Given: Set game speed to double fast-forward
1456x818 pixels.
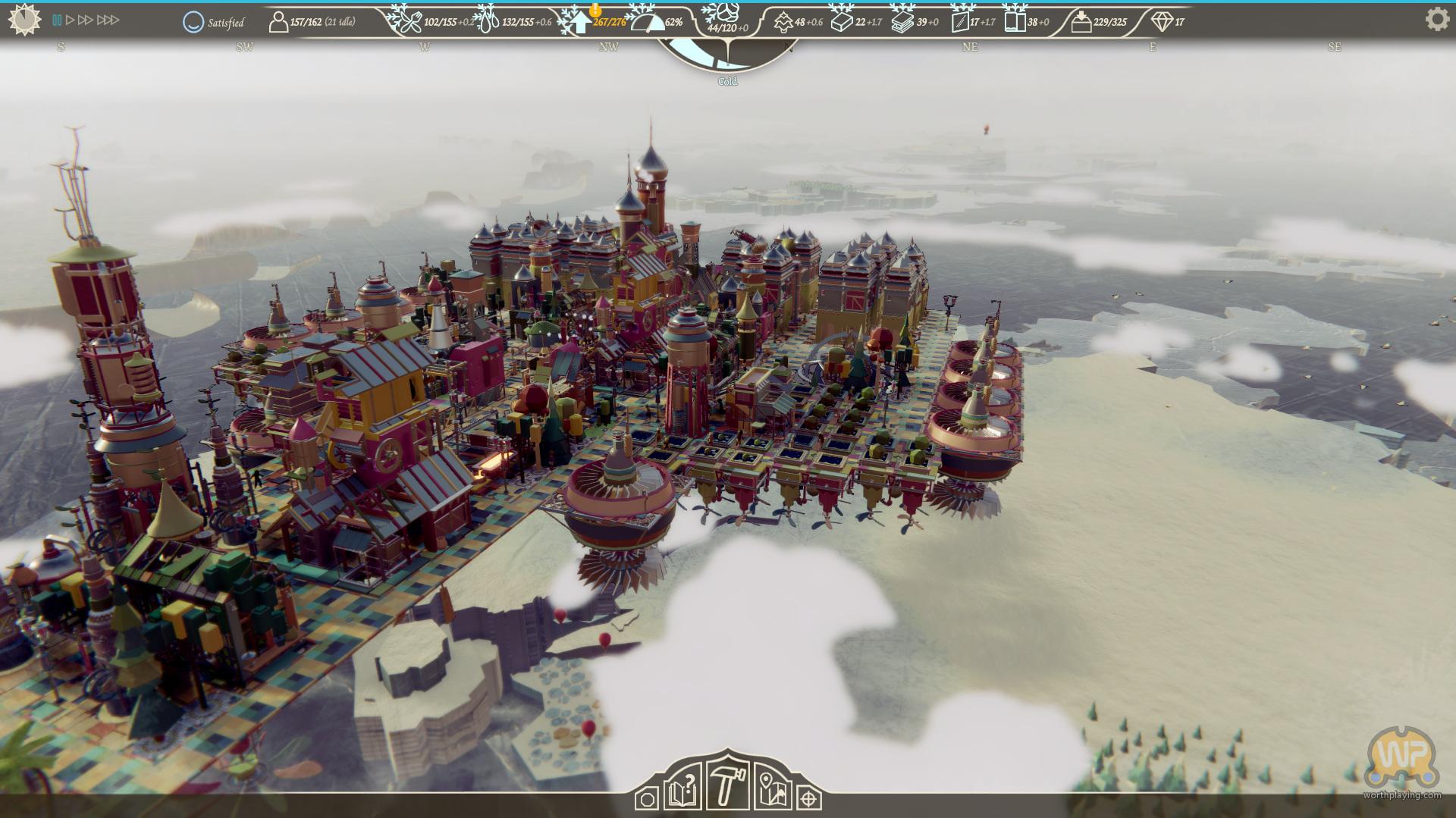Looking at the screenshot, I should pos(85,20).
